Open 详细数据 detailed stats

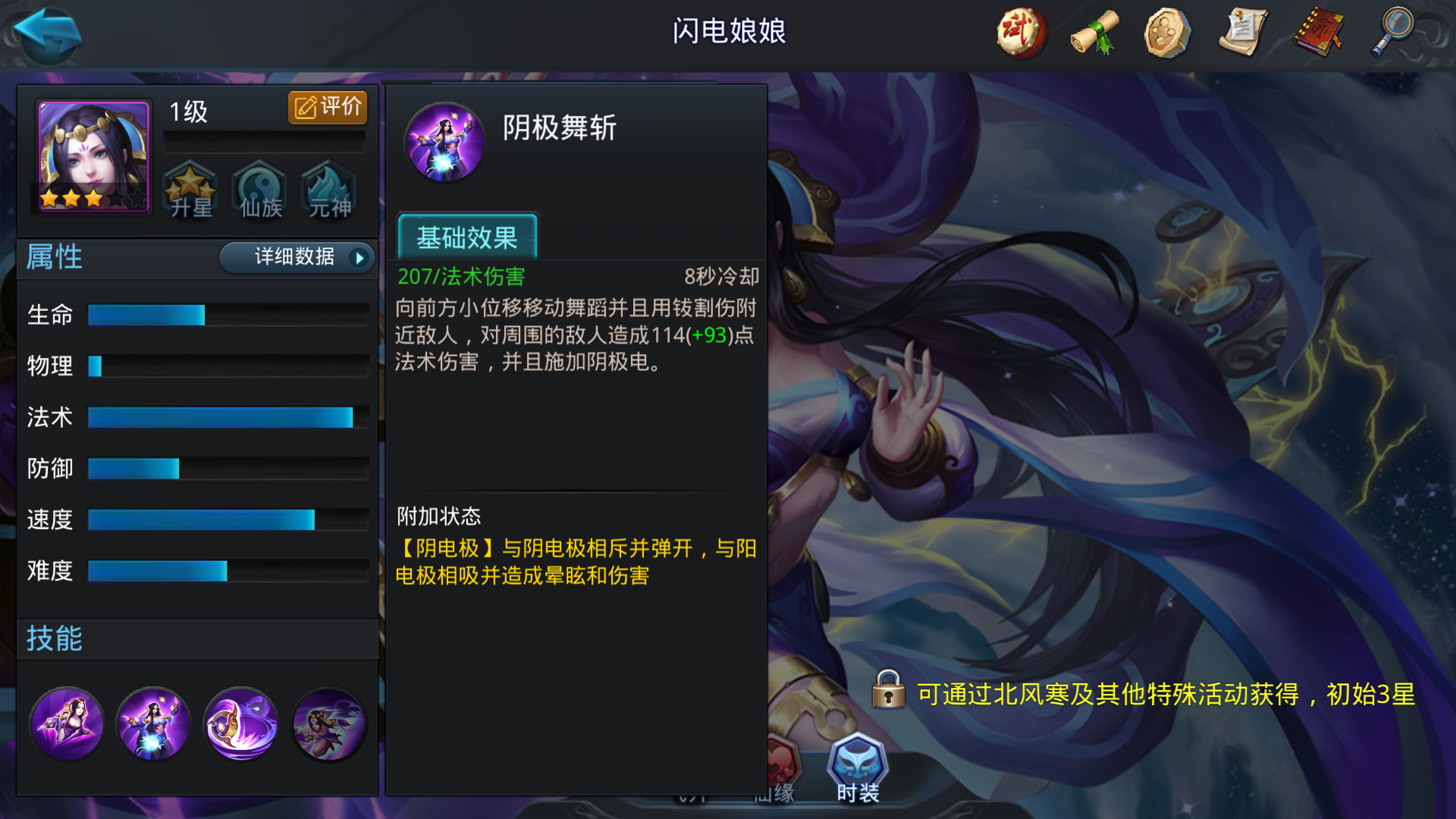tap(296, 258)
